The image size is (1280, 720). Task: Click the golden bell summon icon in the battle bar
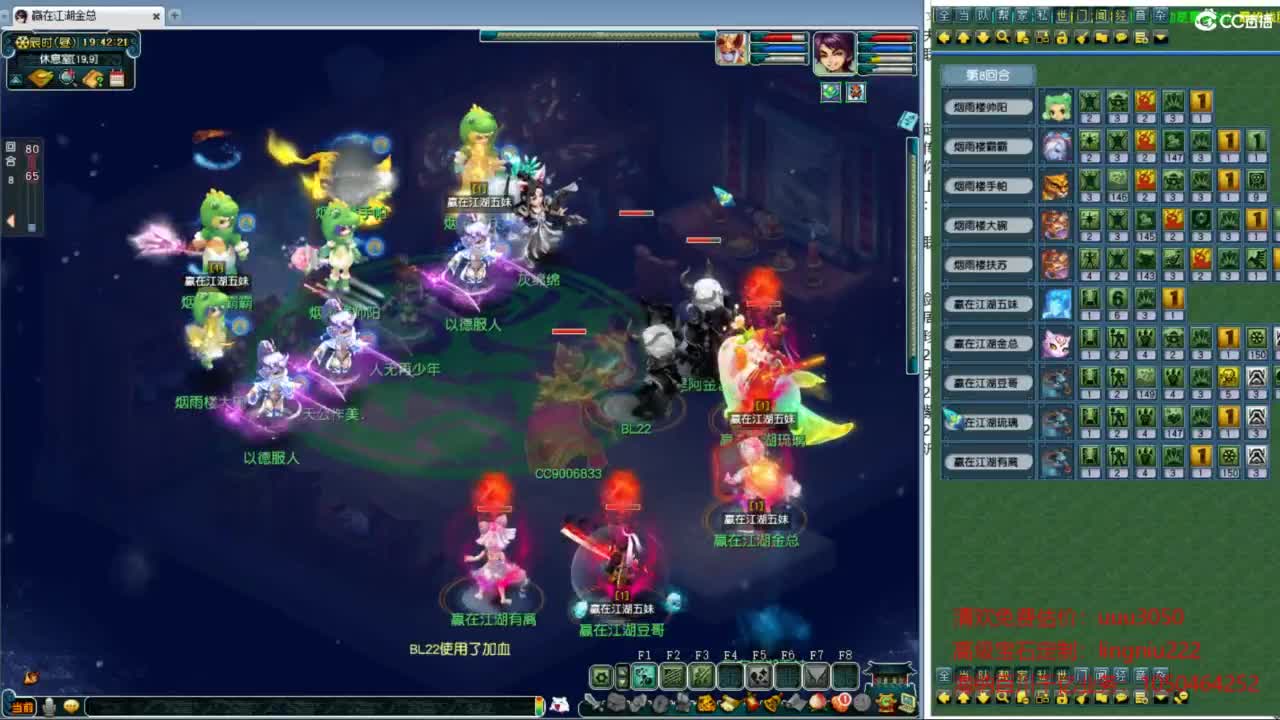click(771, 700)
